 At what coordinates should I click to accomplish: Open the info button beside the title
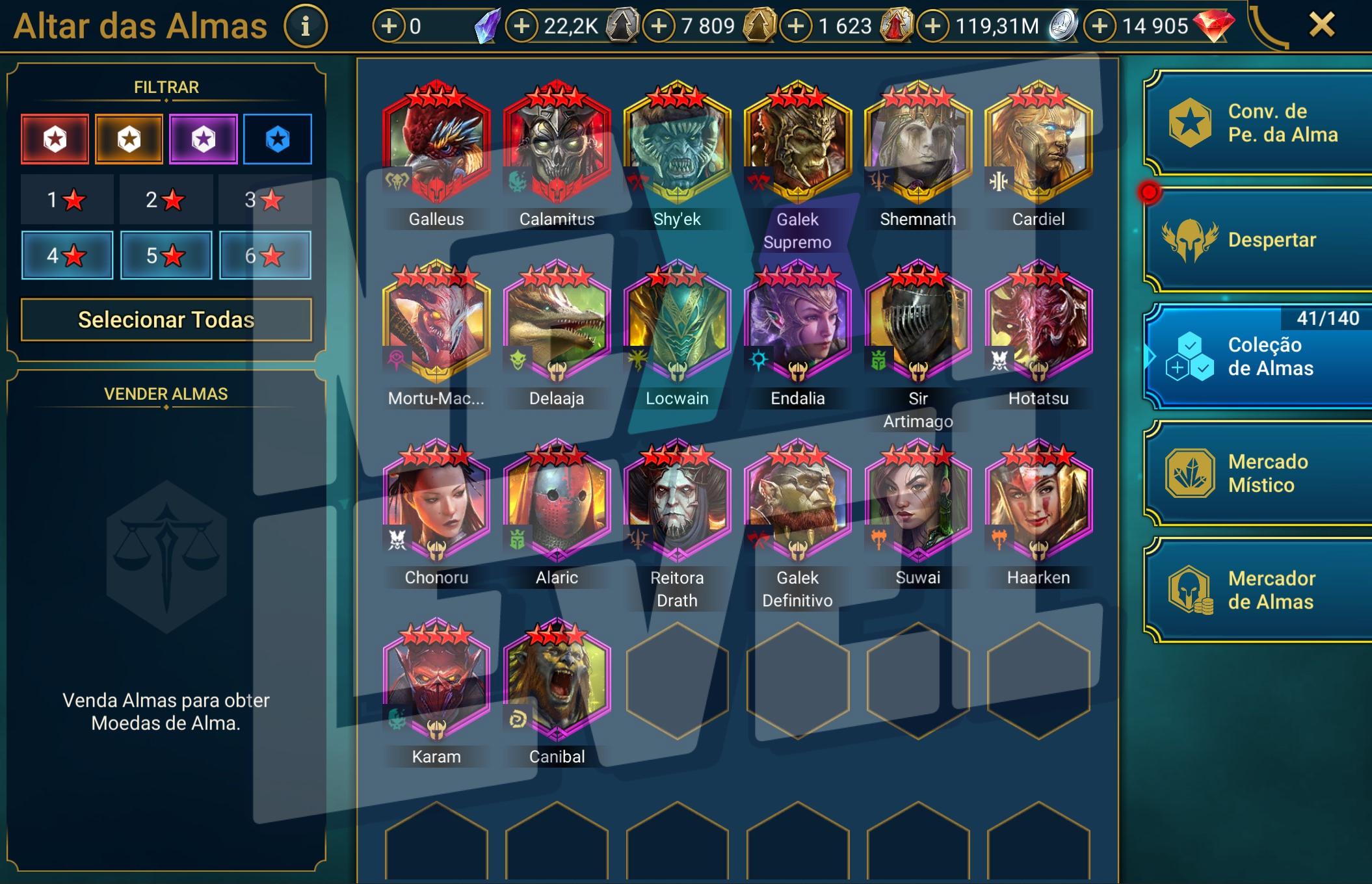[305, 27]
